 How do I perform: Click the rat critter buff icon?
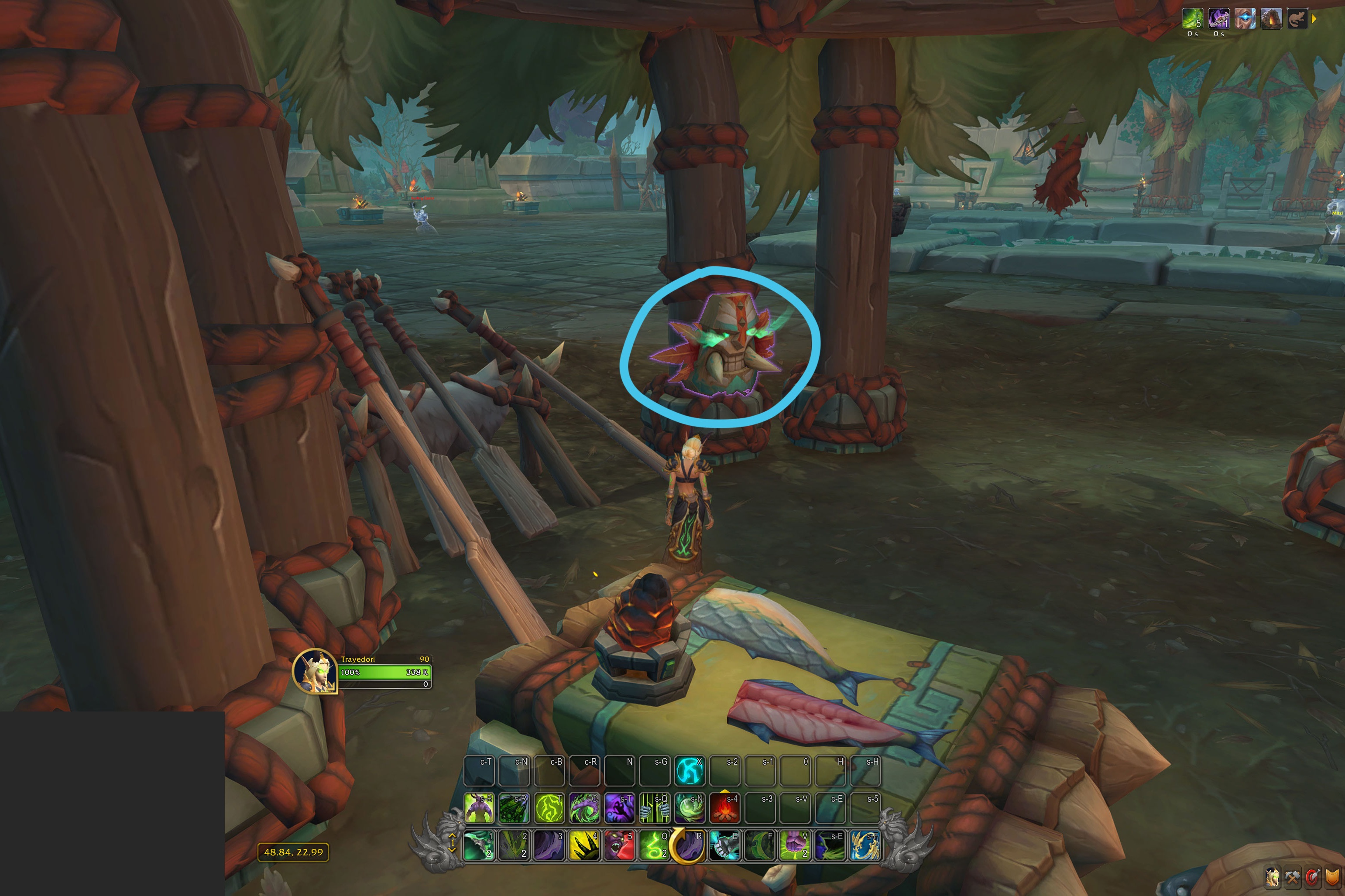[x=1298, y=19]
